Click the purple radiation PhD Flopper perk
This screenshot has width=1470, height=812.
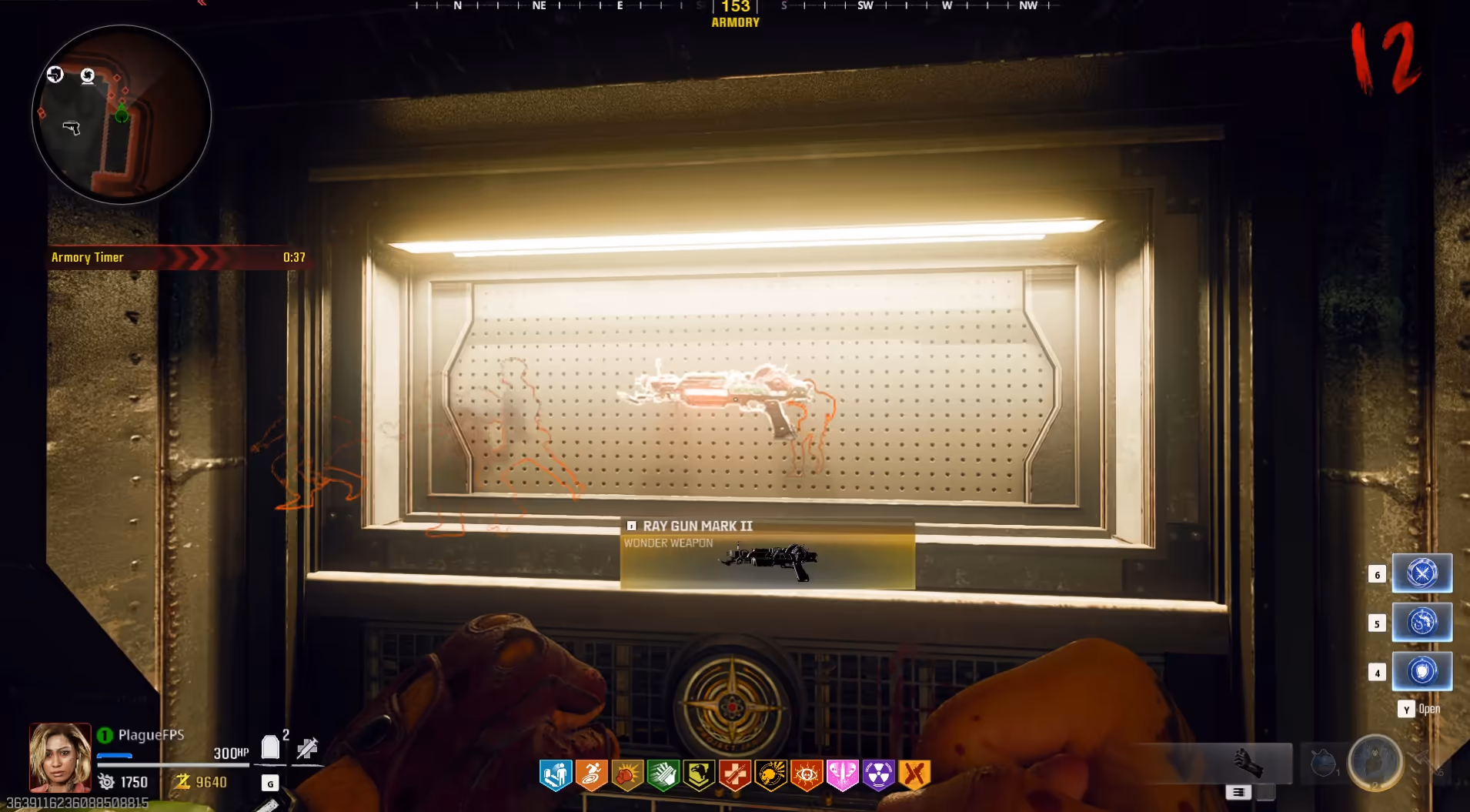pos(878,775)
